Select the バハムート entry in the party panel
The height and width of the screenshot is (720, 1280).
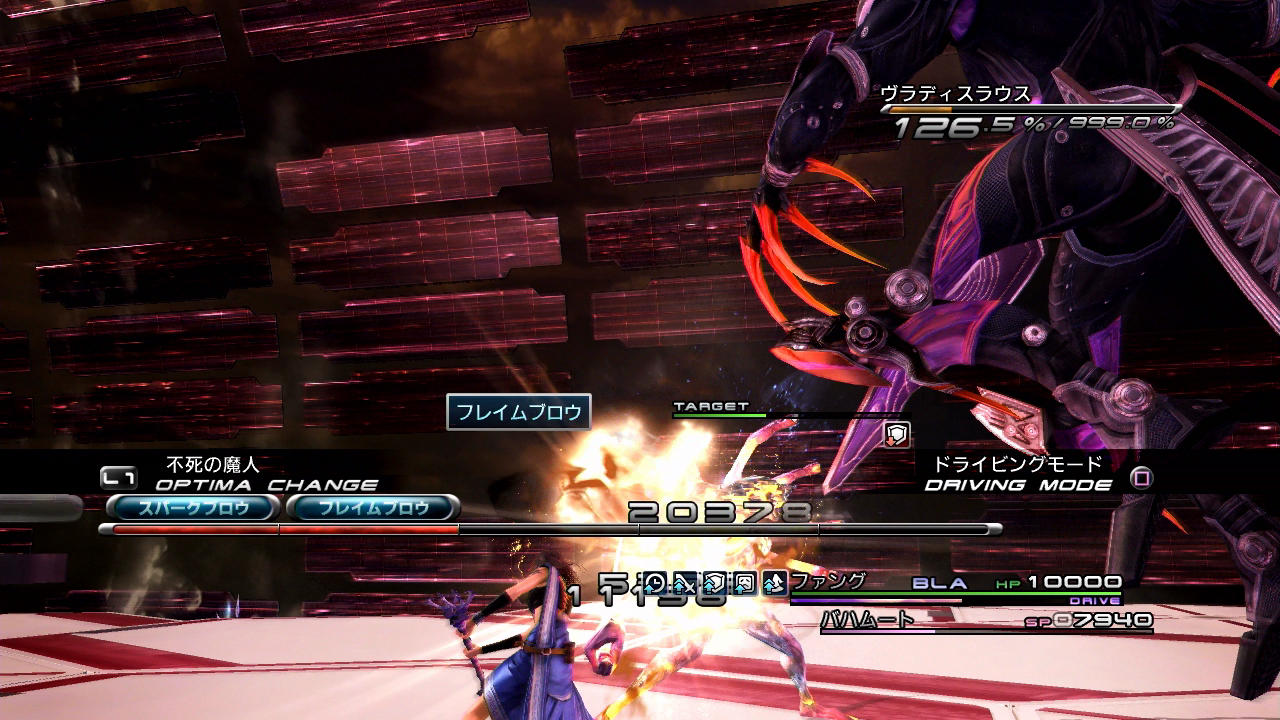(868, 620)
